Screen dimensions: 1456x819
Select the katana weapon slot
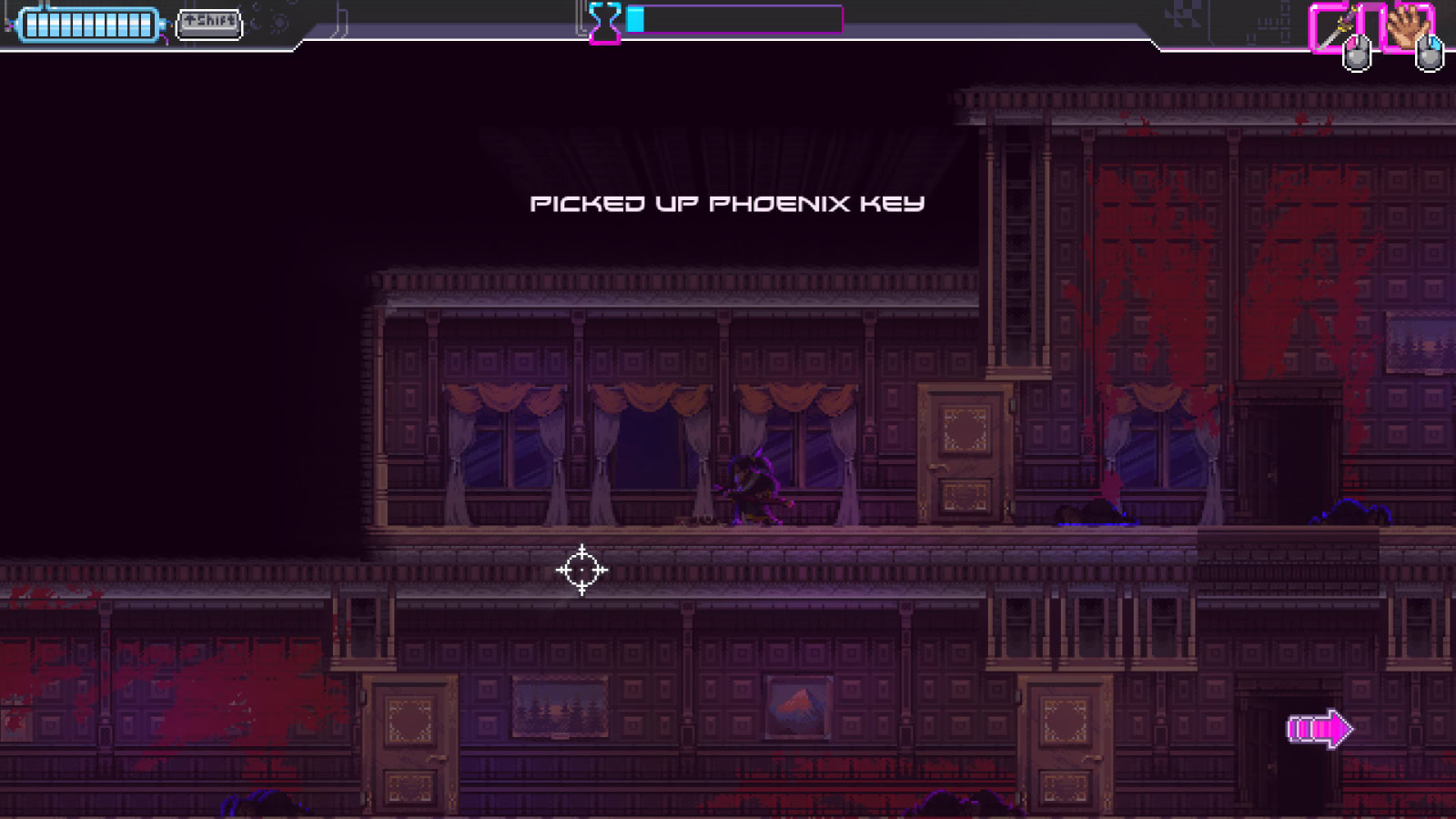[x=1335, y=27]
